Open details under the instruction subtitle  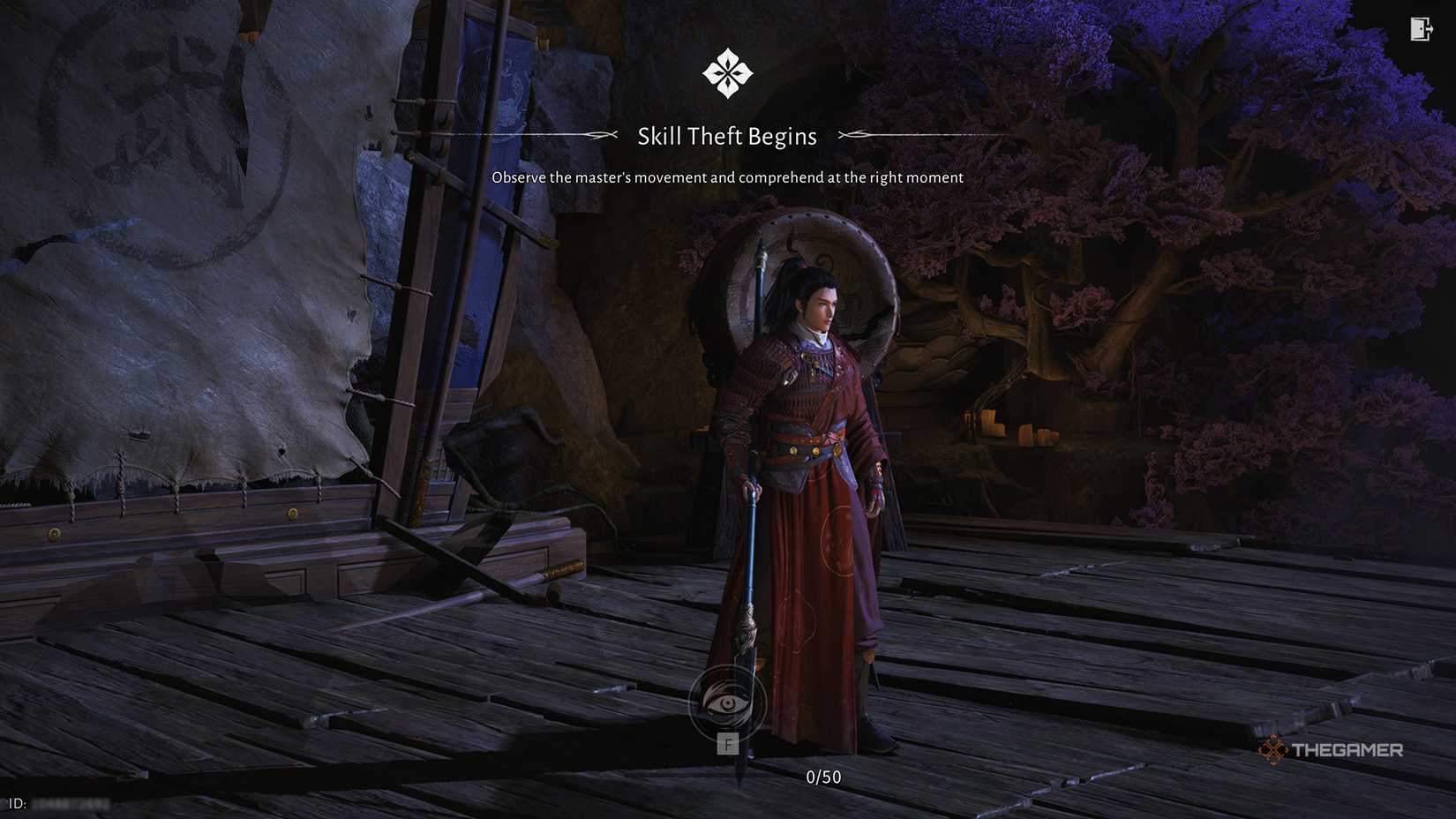(726, 177)
